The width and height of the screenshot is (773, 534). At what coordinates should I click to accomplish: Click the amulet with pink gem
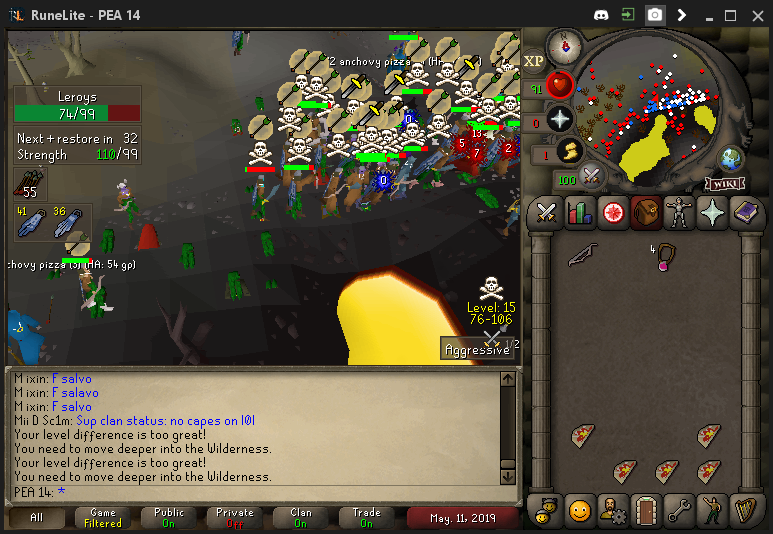662,257
